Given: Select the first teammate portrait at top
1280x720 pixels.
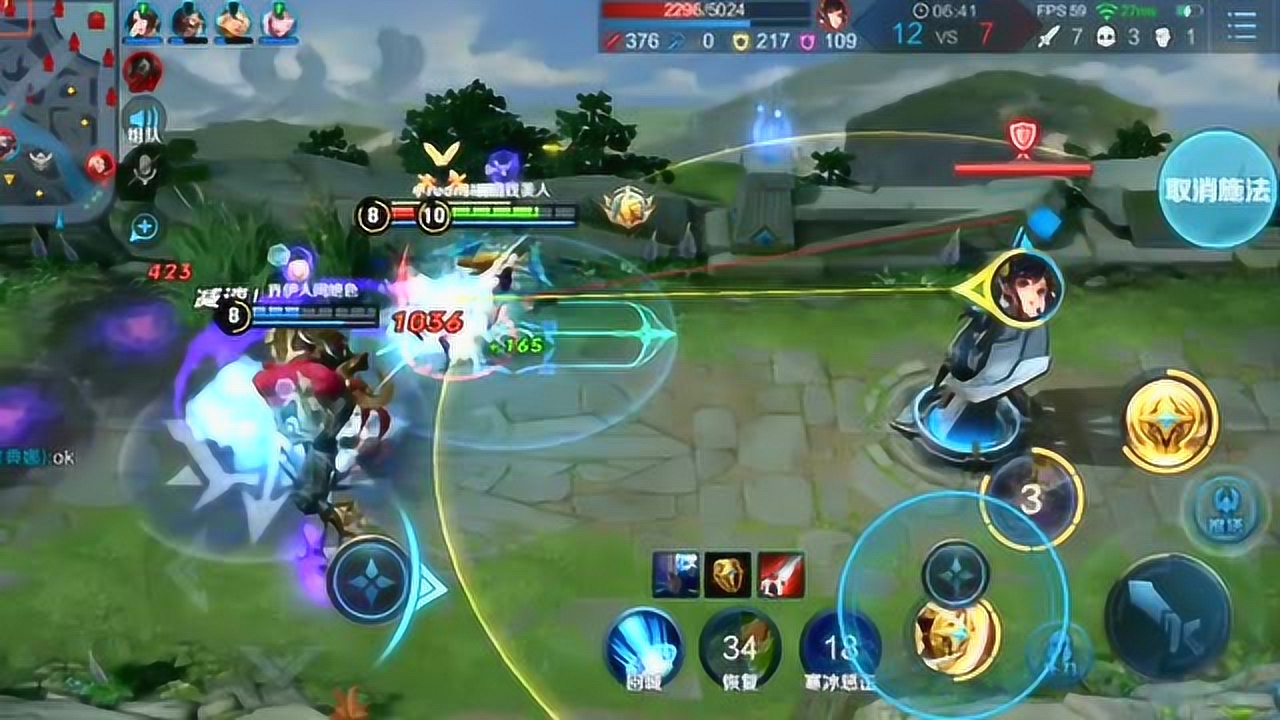Looking at the screenshot, I should pos(143,21).
